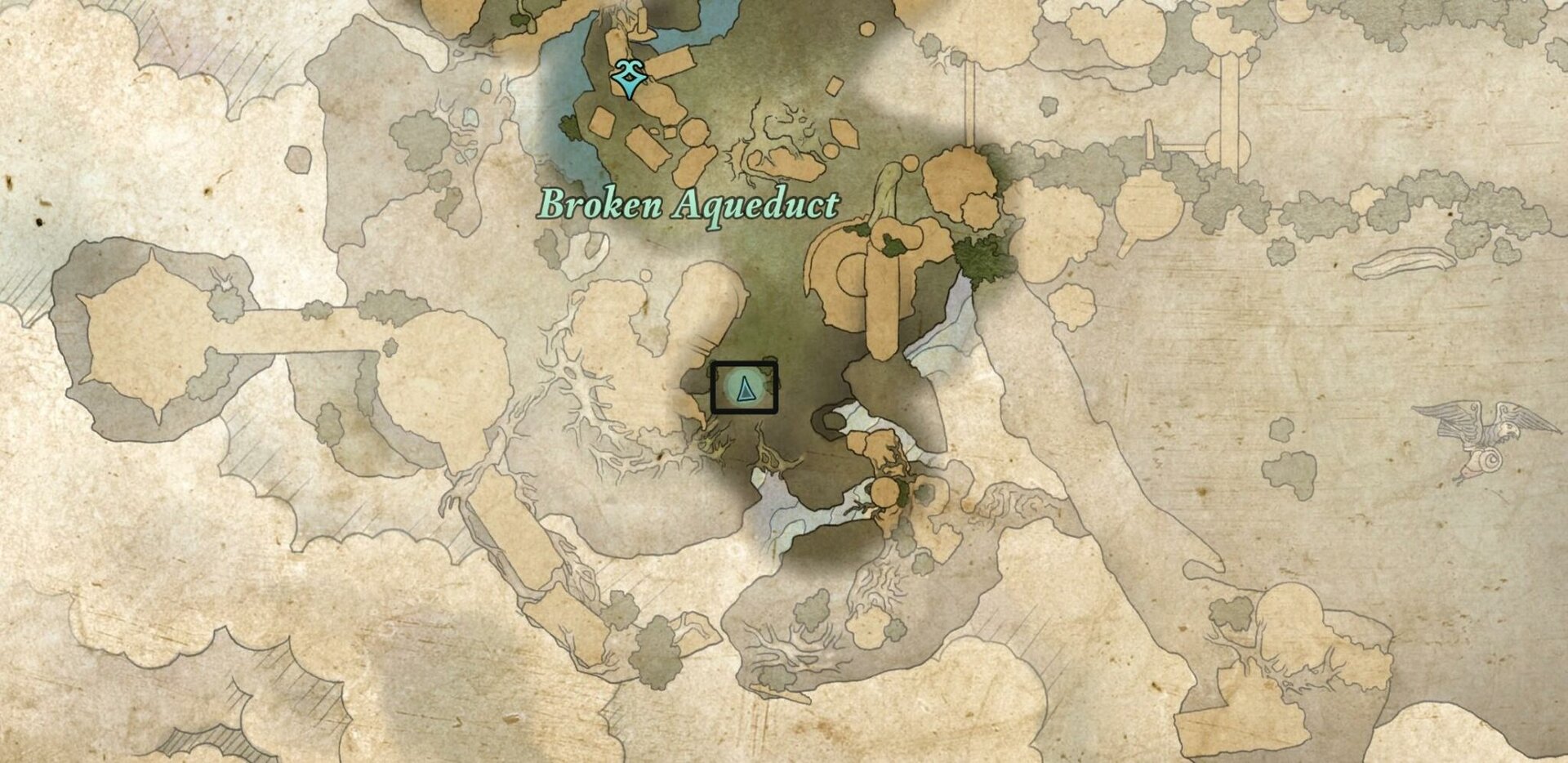Select the teal Flame Altar fast-travel marker
1568x763 pixels.
click(629, 79)
